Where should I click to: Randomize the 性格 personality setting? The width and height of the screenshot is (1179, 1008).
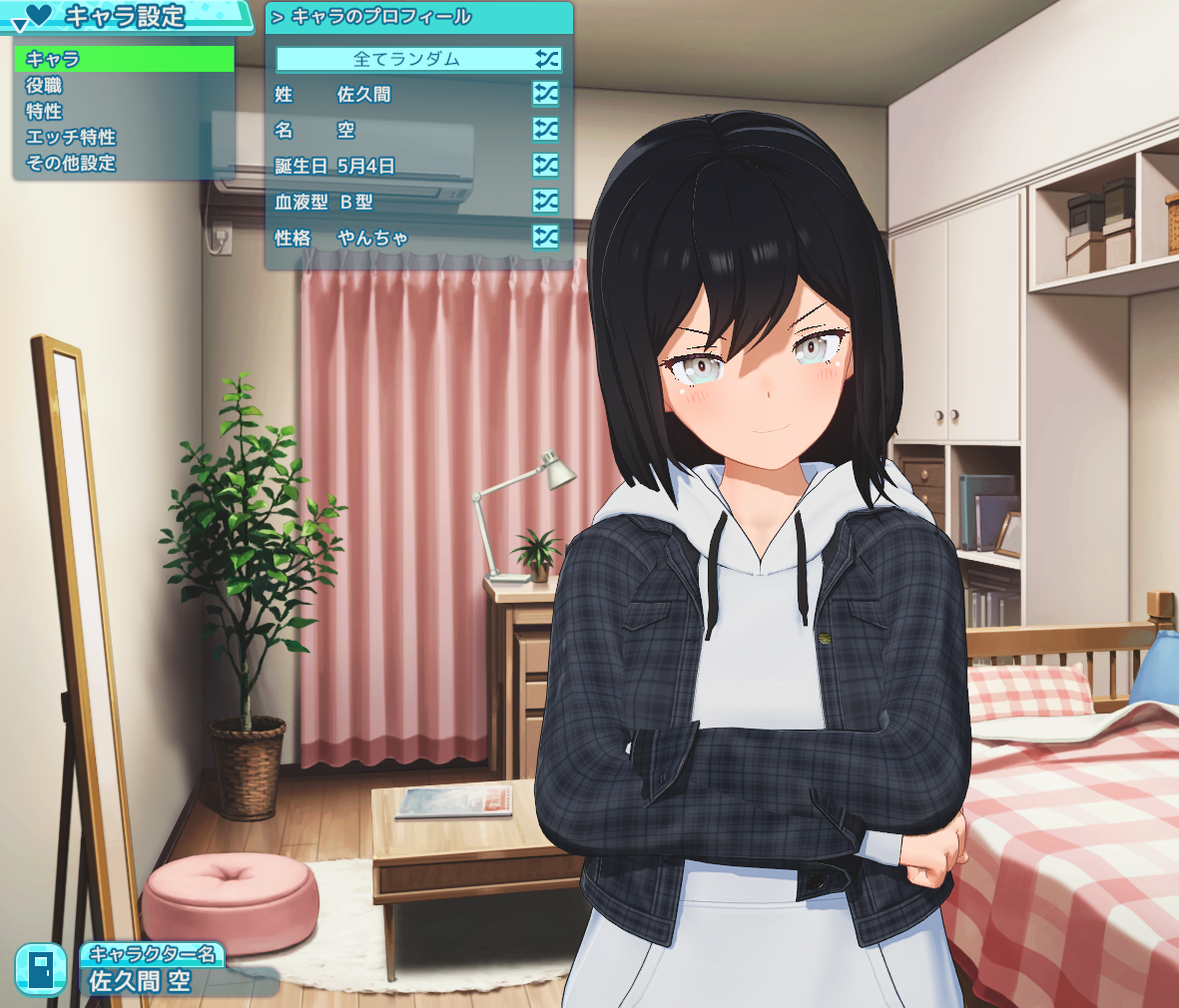click(x=546, y=238)
